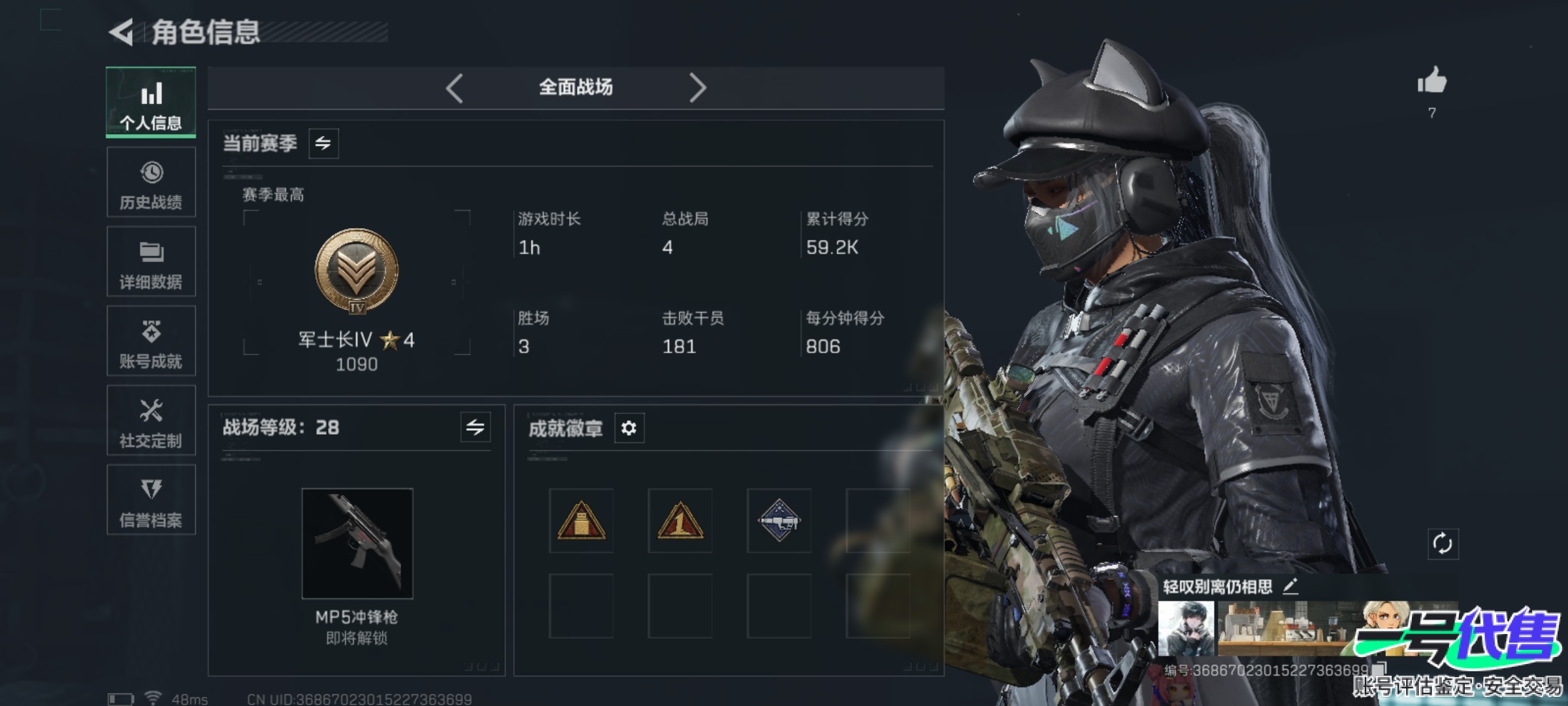Screen dimensions: 1568x706
Task: Click the left arrow beside 全面战场
Action: click(455, 88)
